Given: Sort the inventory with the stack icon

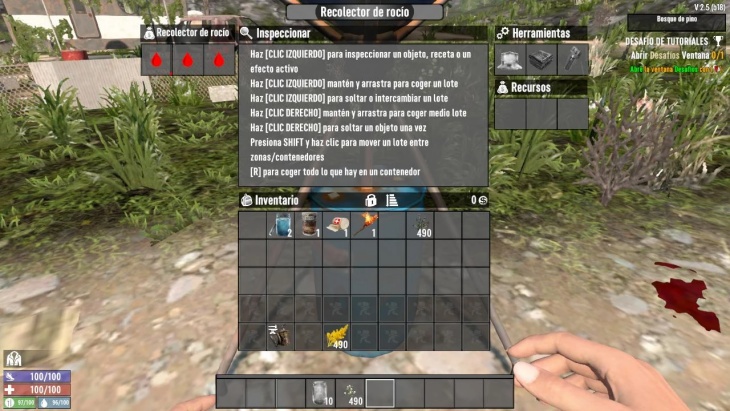Looking at the screenshot, I should 392,200.
